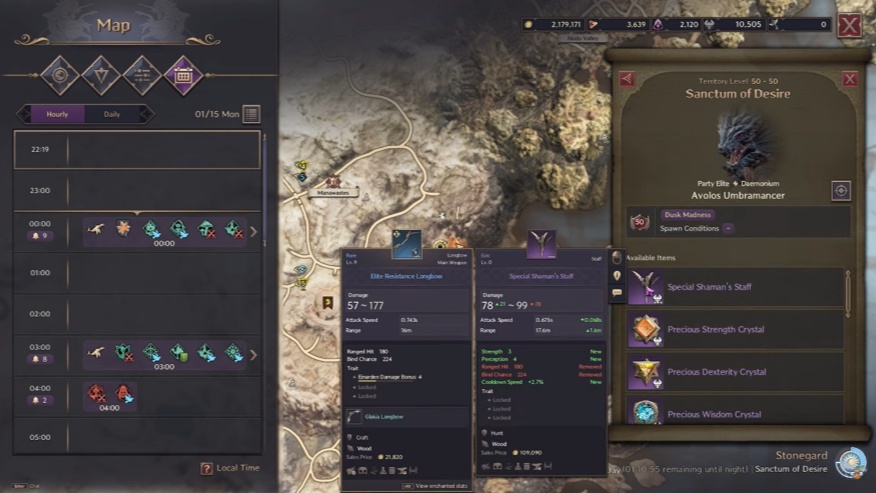Open the calendar schedule diamond tab
Screen dimensions: 876x493
(183, 73)
